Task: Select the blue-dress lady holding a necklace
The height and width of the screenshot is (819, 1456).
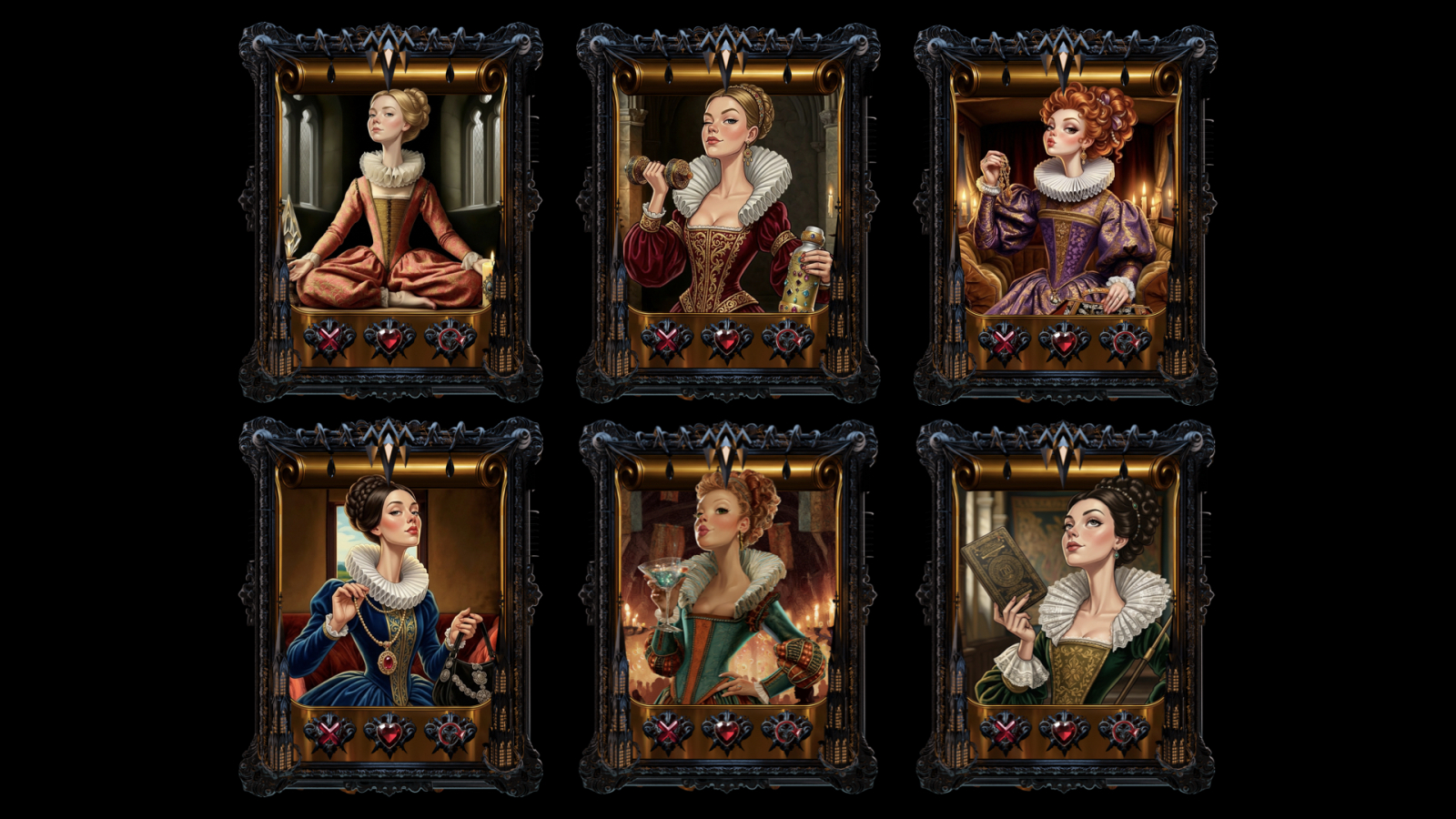Action: 390,591
